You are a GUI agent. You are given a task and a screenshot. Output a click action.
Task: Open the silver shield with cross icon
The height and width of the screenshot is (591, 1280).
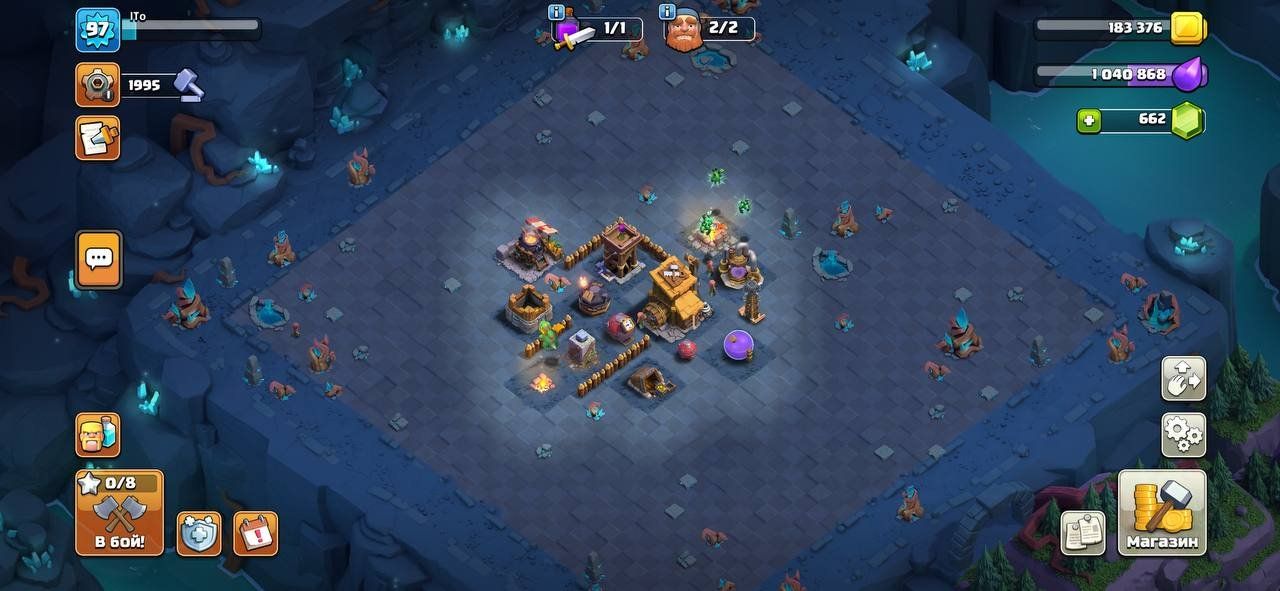tap(199, 533)
